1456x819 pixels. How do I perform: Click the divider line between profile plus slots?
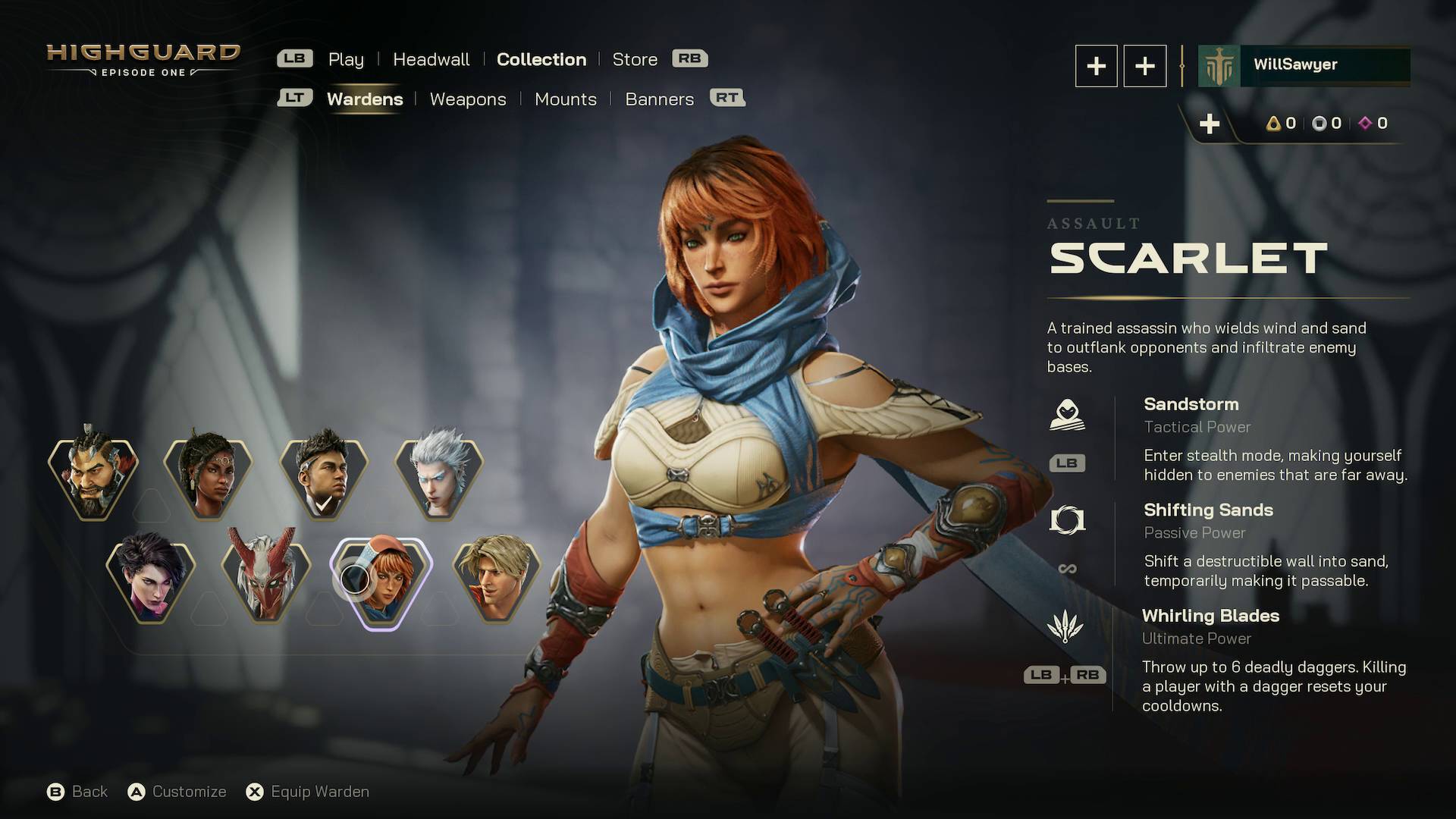click(1181, 65)
